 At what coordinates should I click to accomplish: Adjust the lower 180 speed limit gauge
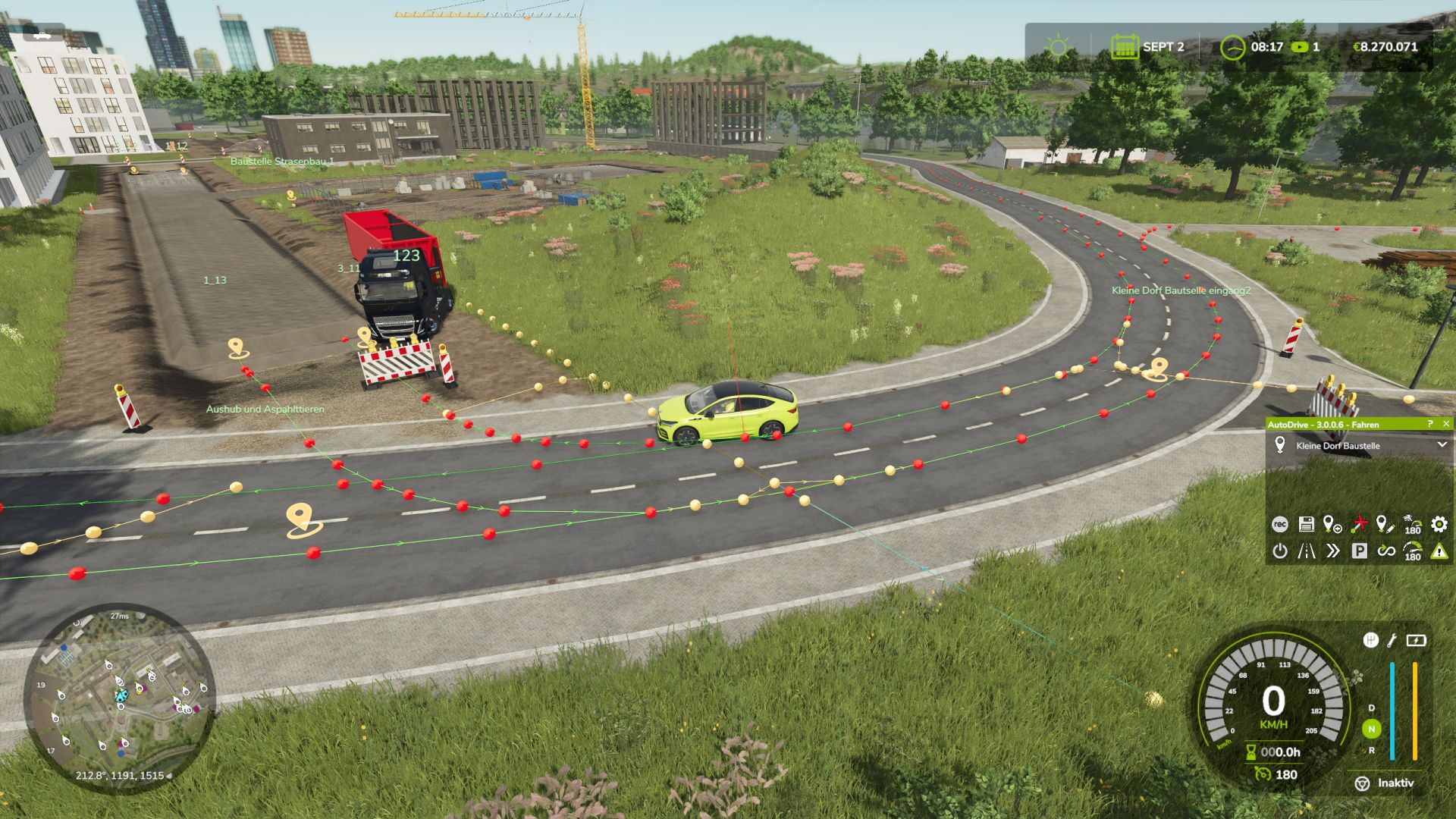pos(1412,551)
